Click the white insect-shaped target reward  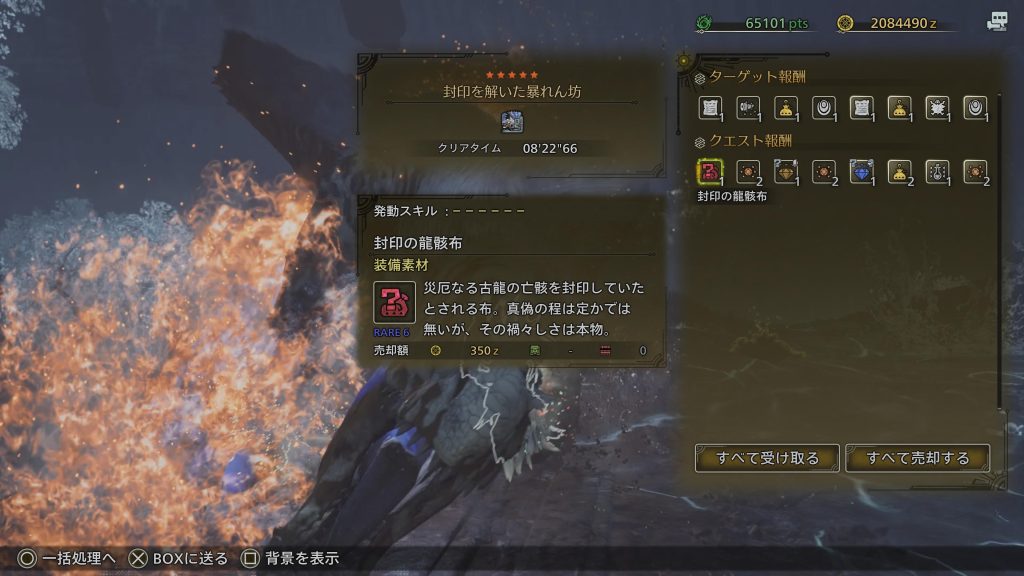tap(937, 107)
